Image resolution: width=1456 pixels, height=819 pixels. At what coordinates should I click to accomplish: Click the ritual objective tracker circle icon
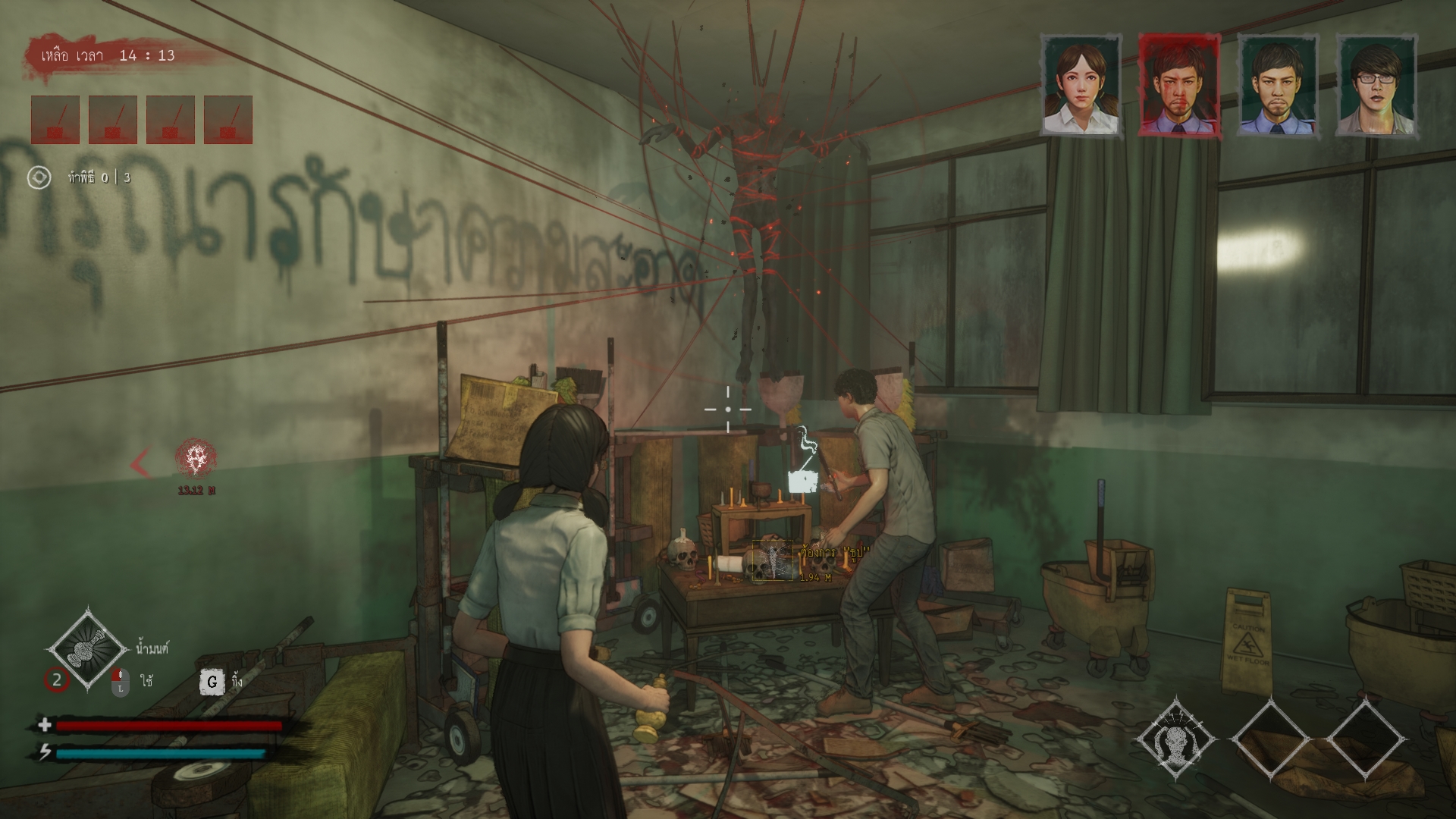tap(39, 177)
